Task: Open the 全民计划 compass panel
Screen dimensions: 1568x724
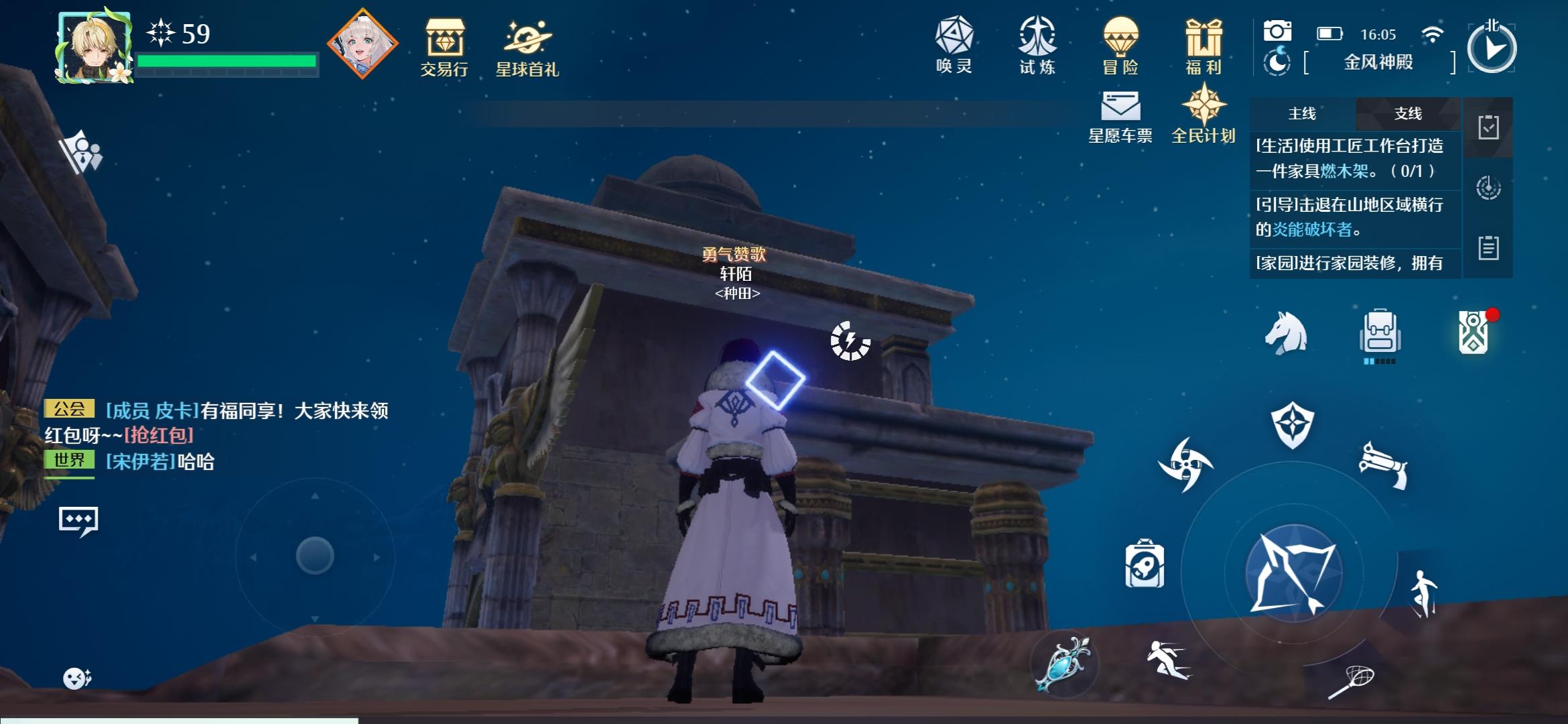Action: tap(1205, 114)
